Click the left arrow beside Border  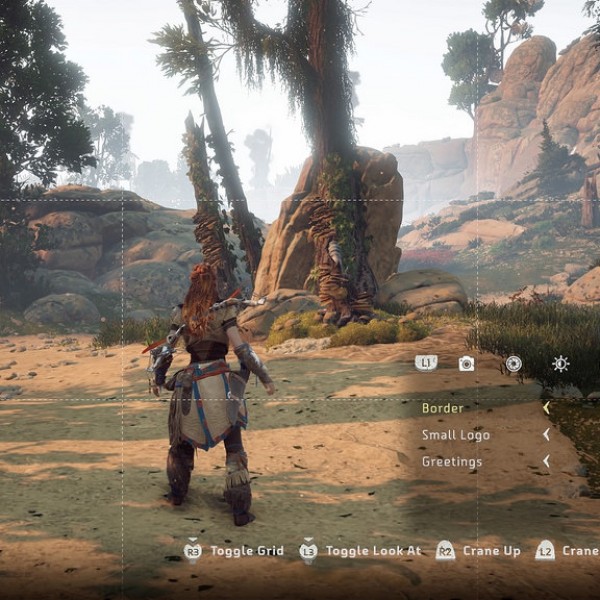(x=546, y=408)
